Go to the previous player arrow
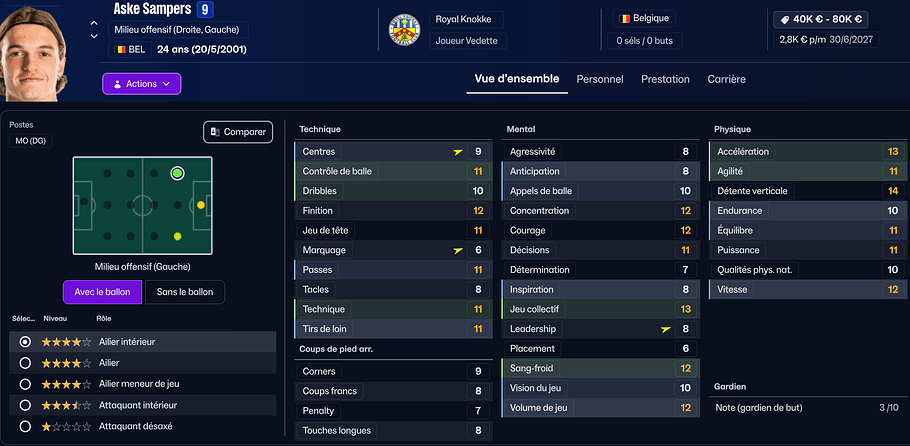Image resolution: width=910 pixels, height=446 pixels. tap(94, 22)
